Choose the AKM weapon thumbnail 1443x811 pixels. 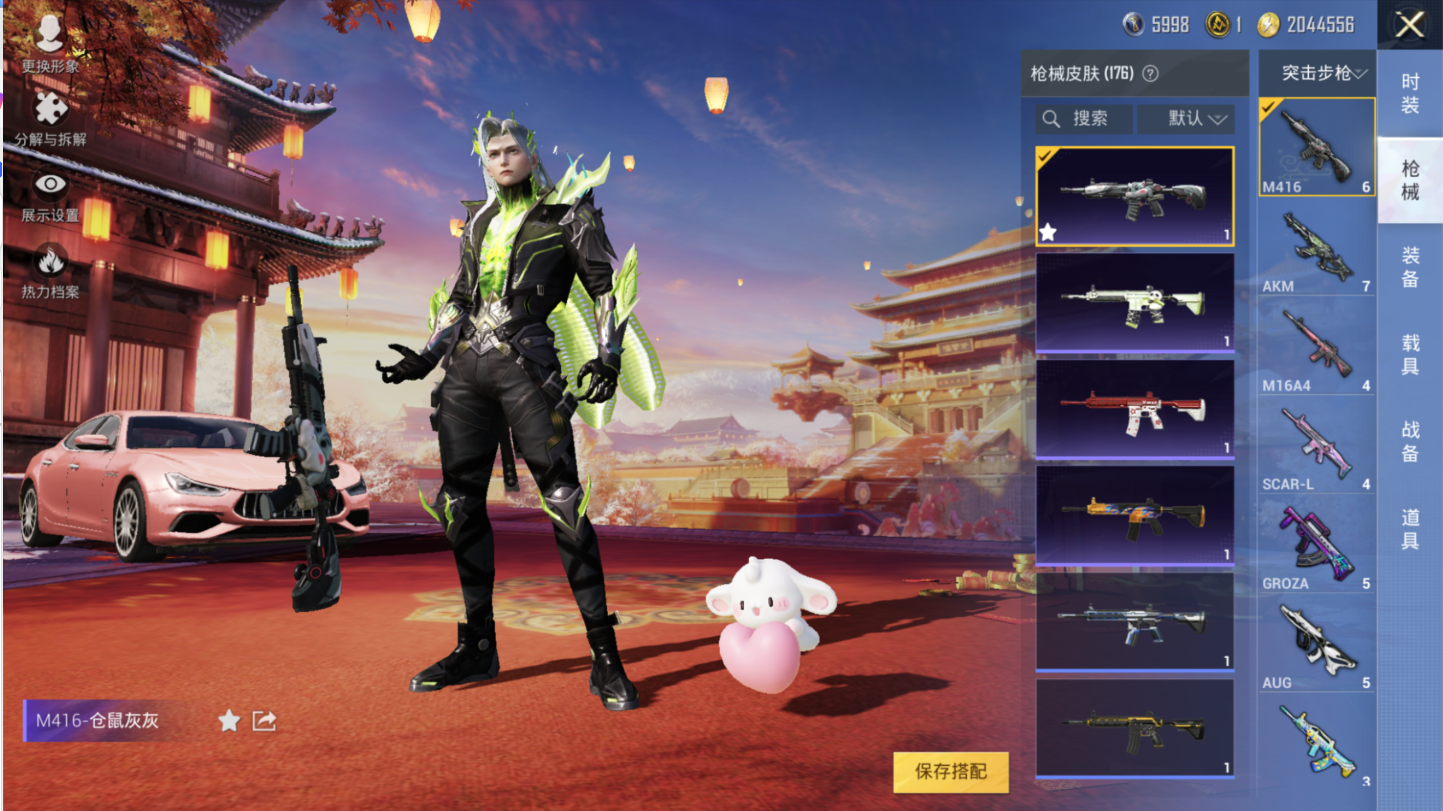click(1316, 248)
